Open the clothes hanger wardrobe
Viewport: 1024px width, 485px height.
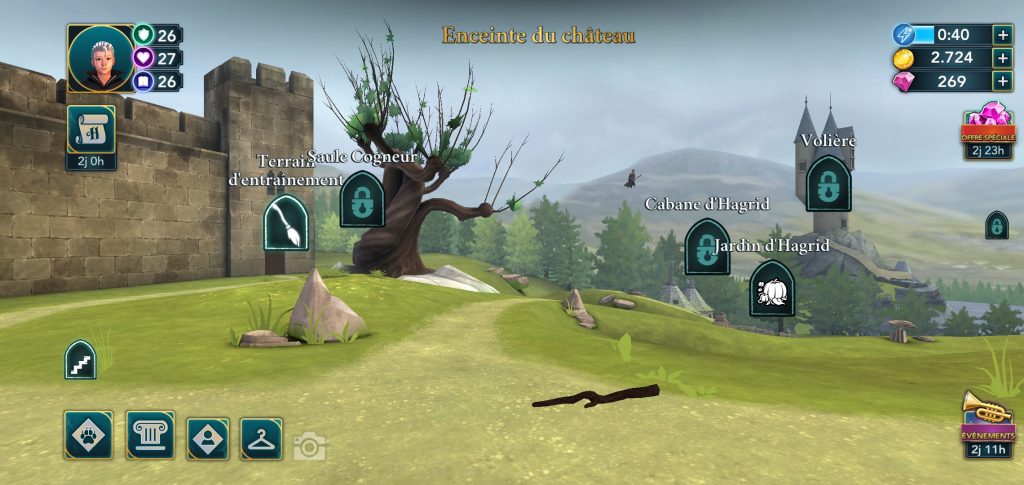(261, 438)
